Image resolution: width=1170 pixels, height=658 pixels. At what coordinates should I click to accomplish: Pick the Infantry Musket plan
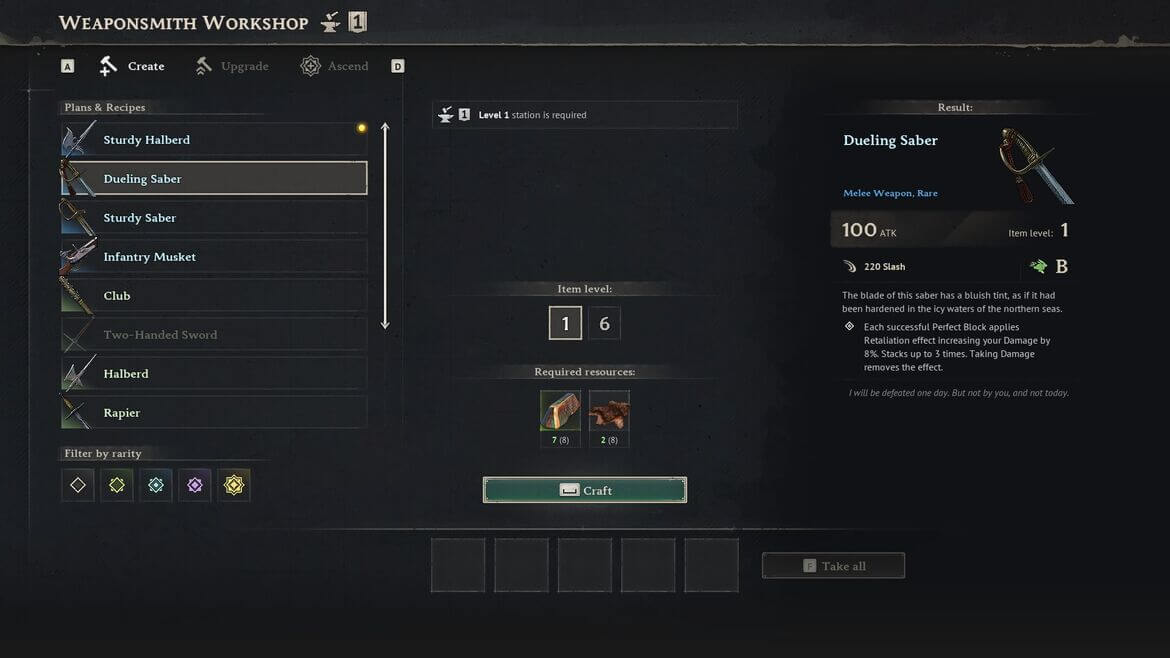(213, 257)
